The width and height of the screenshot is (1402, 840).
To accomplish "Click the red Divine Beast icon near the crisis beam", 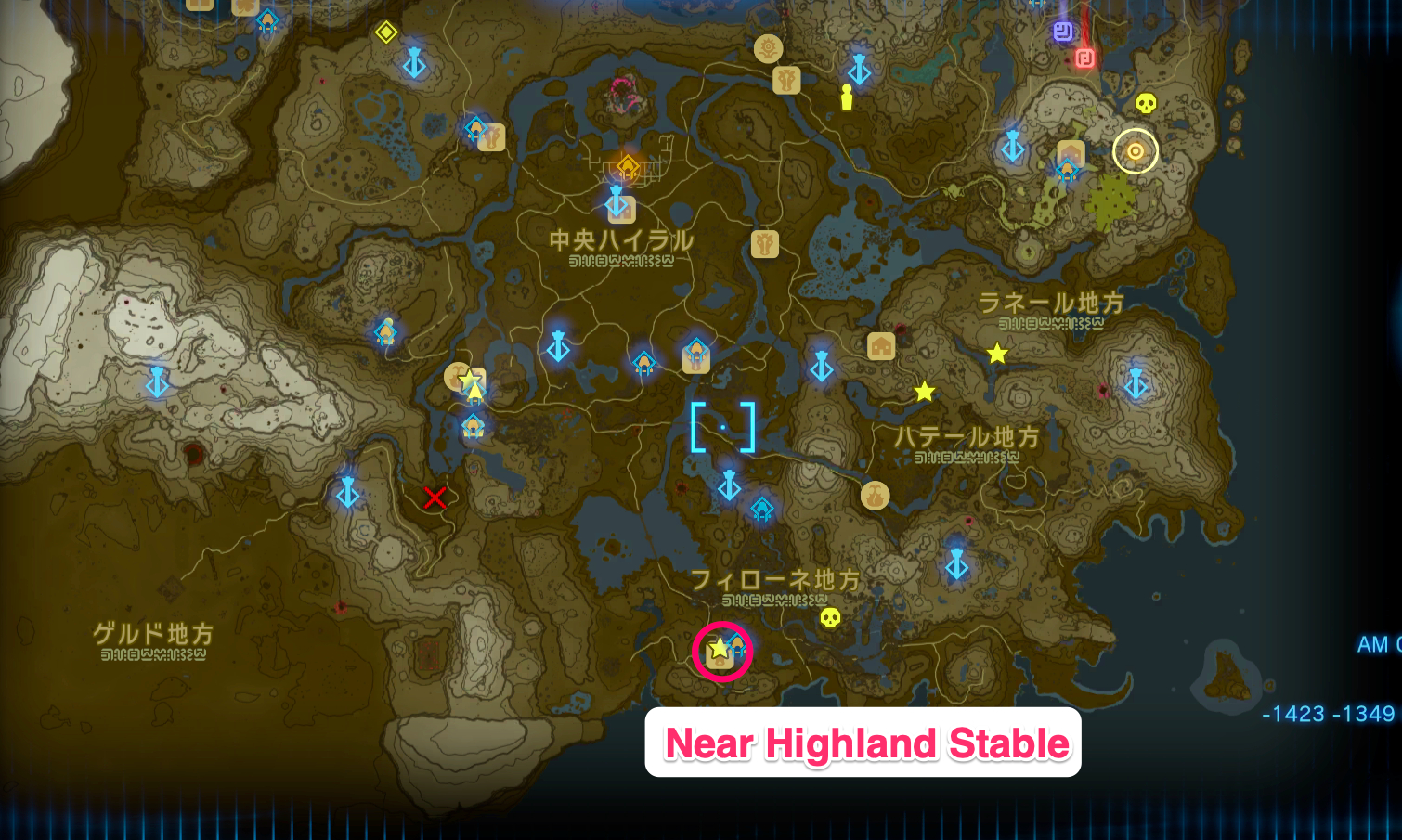I will pyautogui.click(x=1084, y=58).
